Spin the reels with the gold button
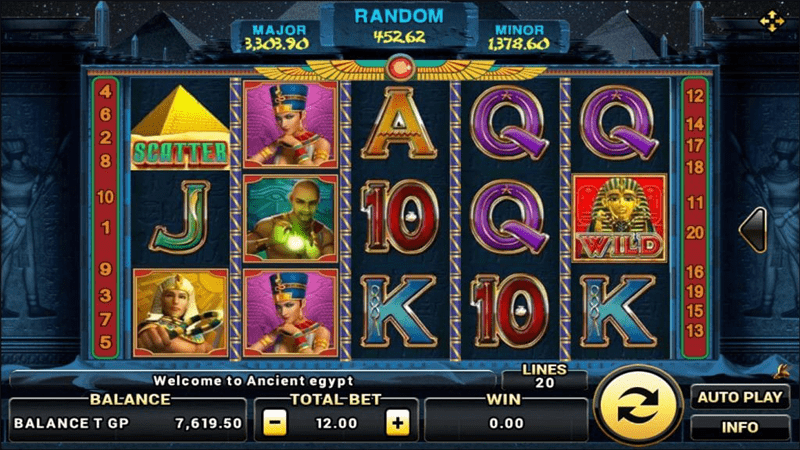This screenshot has height=450, width=800. pyautogui.click(x=636, y=408)
